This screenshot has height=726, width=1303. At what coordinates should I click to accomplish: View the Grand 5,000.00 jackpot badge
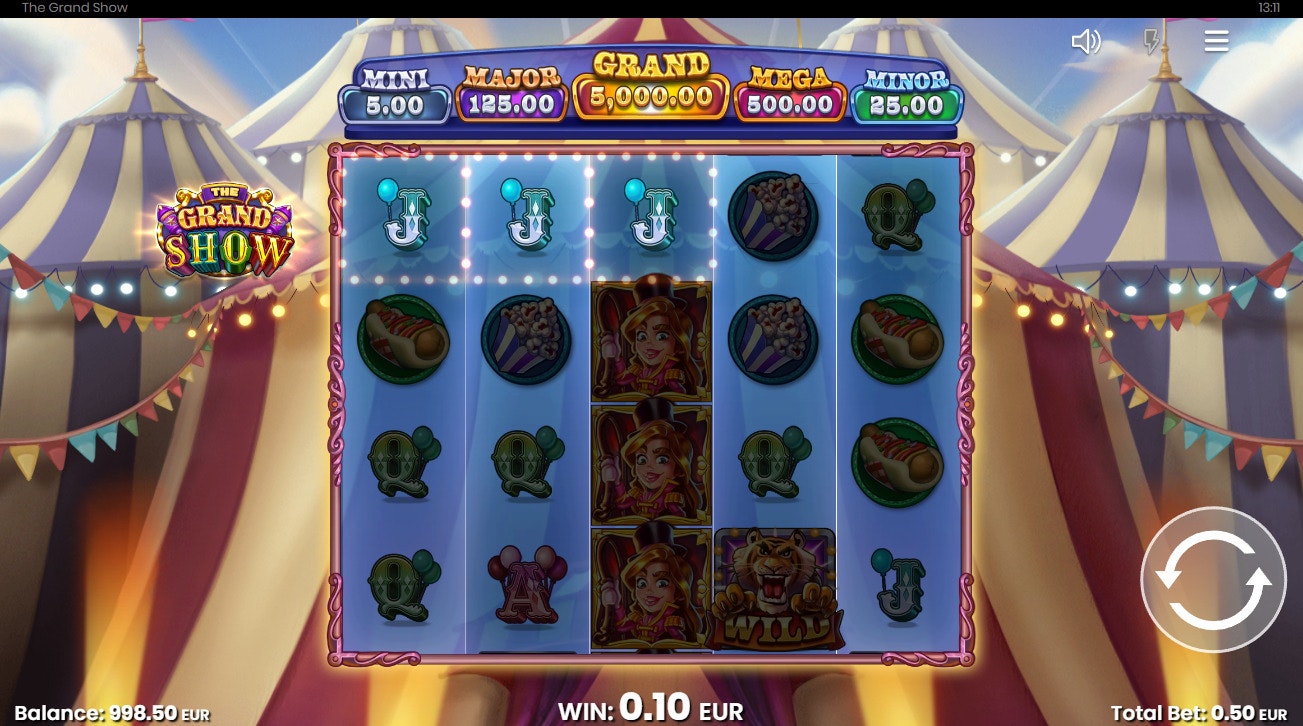point(652,93)
